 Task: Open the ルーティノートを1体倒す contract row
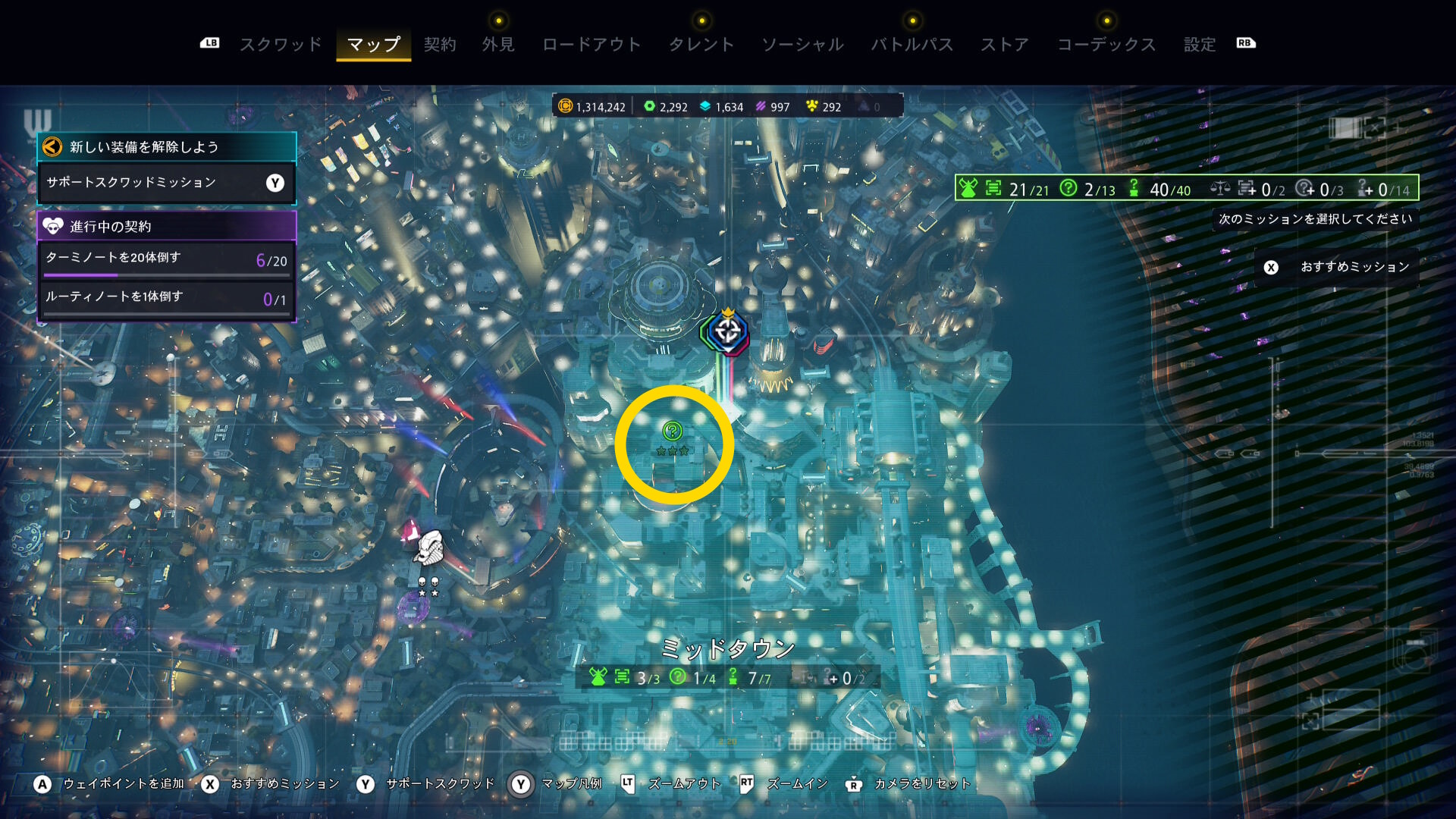coord(166,298)
